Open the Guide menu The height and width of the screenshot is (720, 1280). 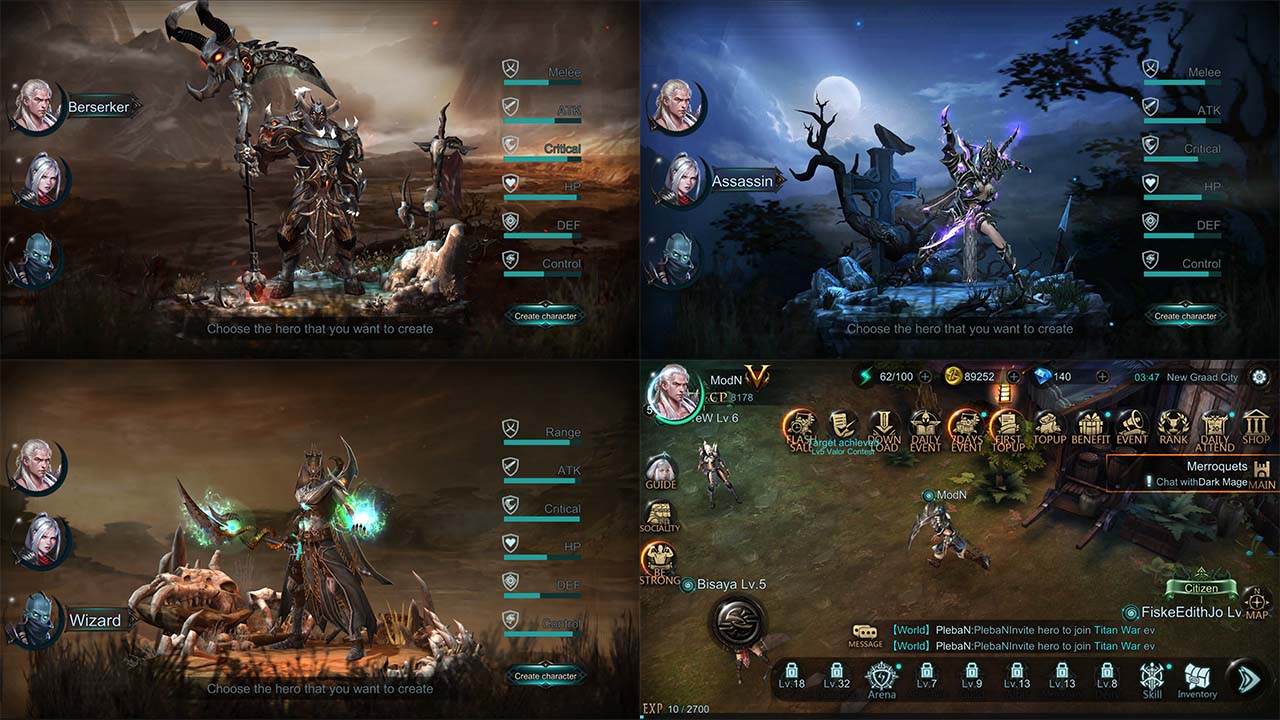click(x=660, y=471)
